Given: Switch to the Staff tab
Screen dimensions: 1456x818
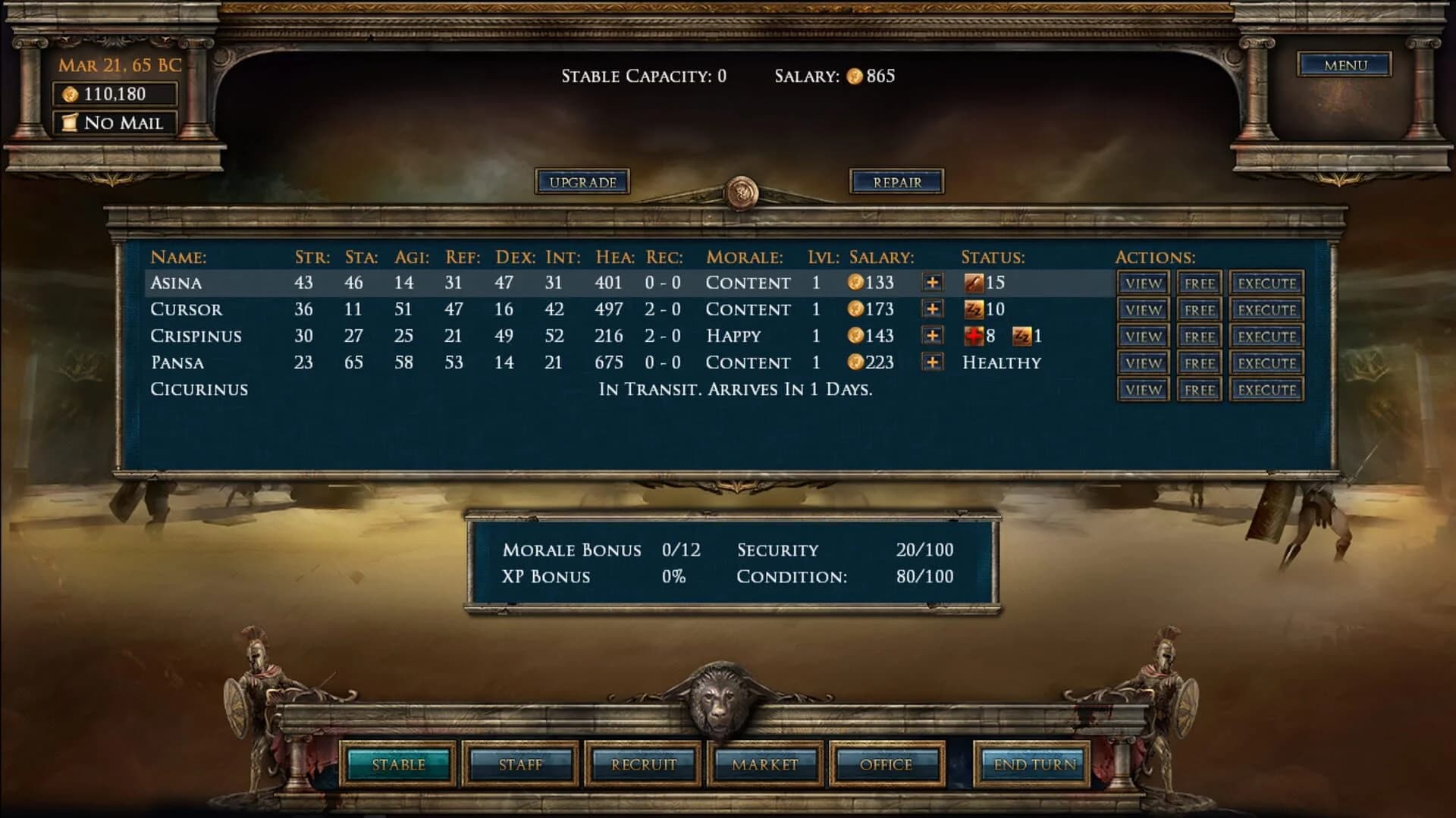Looking at the screenshot, I should 520,764.
